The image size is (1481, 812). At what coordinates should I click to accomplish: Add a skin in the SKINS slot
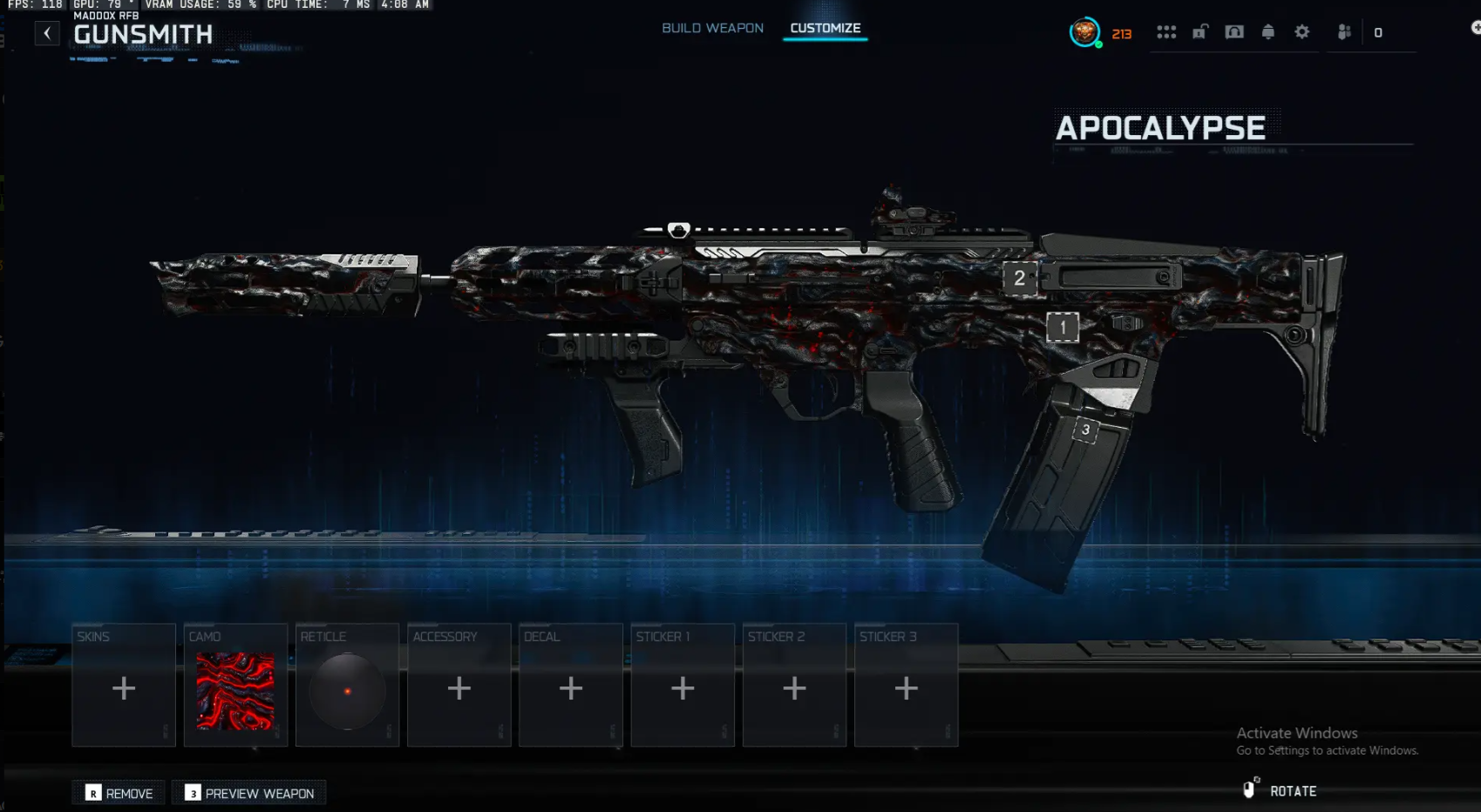click(x=122, y=687)
